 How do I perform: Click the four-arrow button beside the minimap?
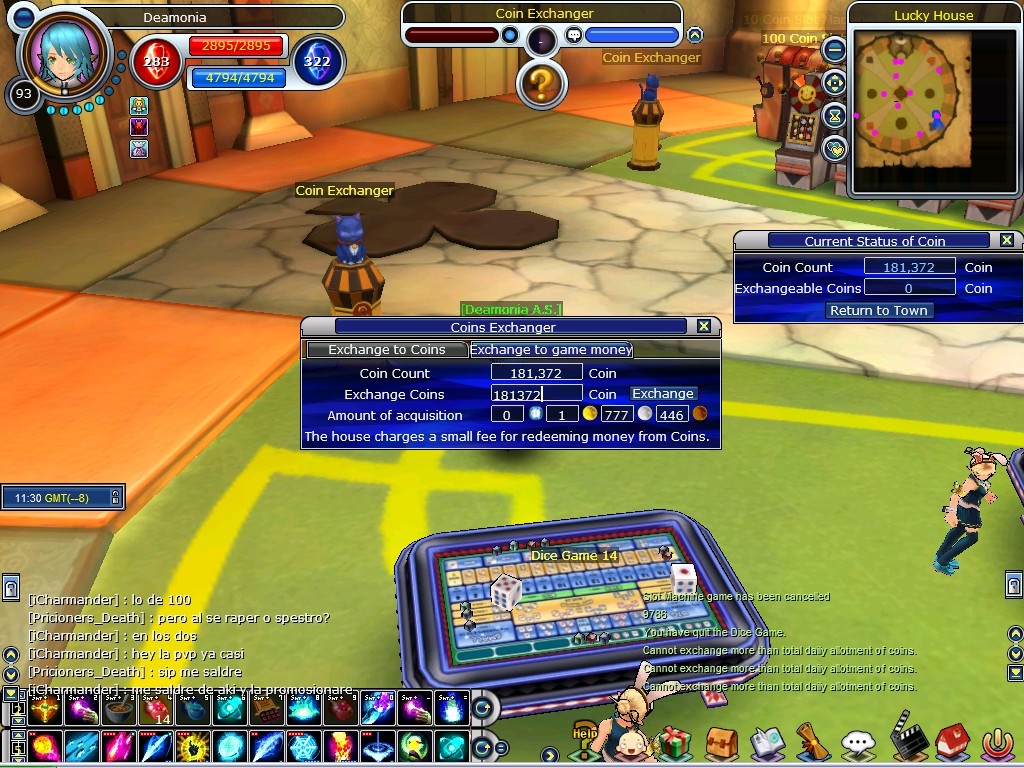[x=834, y=82]
